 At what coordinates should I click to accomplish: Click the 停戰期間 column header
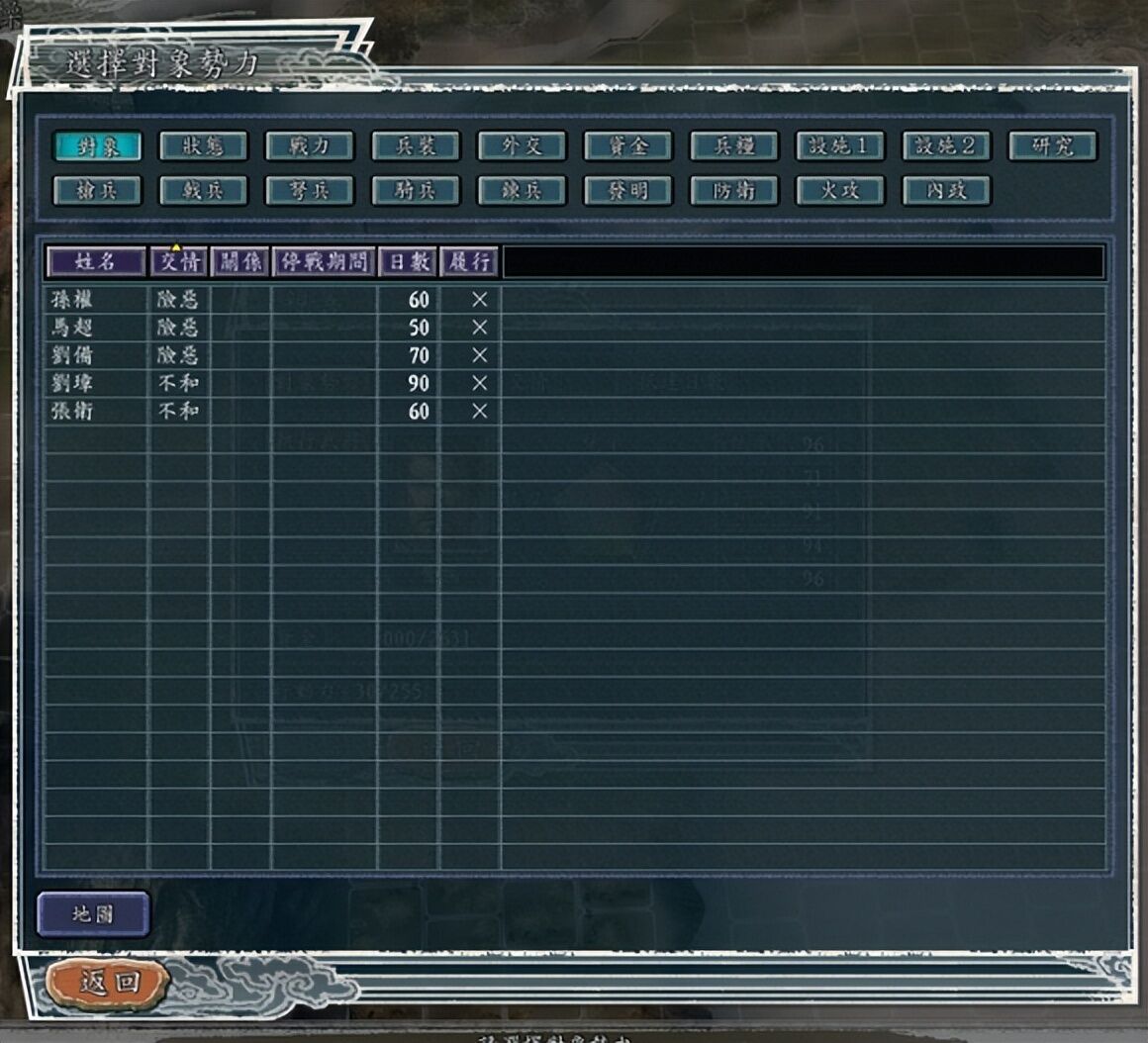point(324,261)
